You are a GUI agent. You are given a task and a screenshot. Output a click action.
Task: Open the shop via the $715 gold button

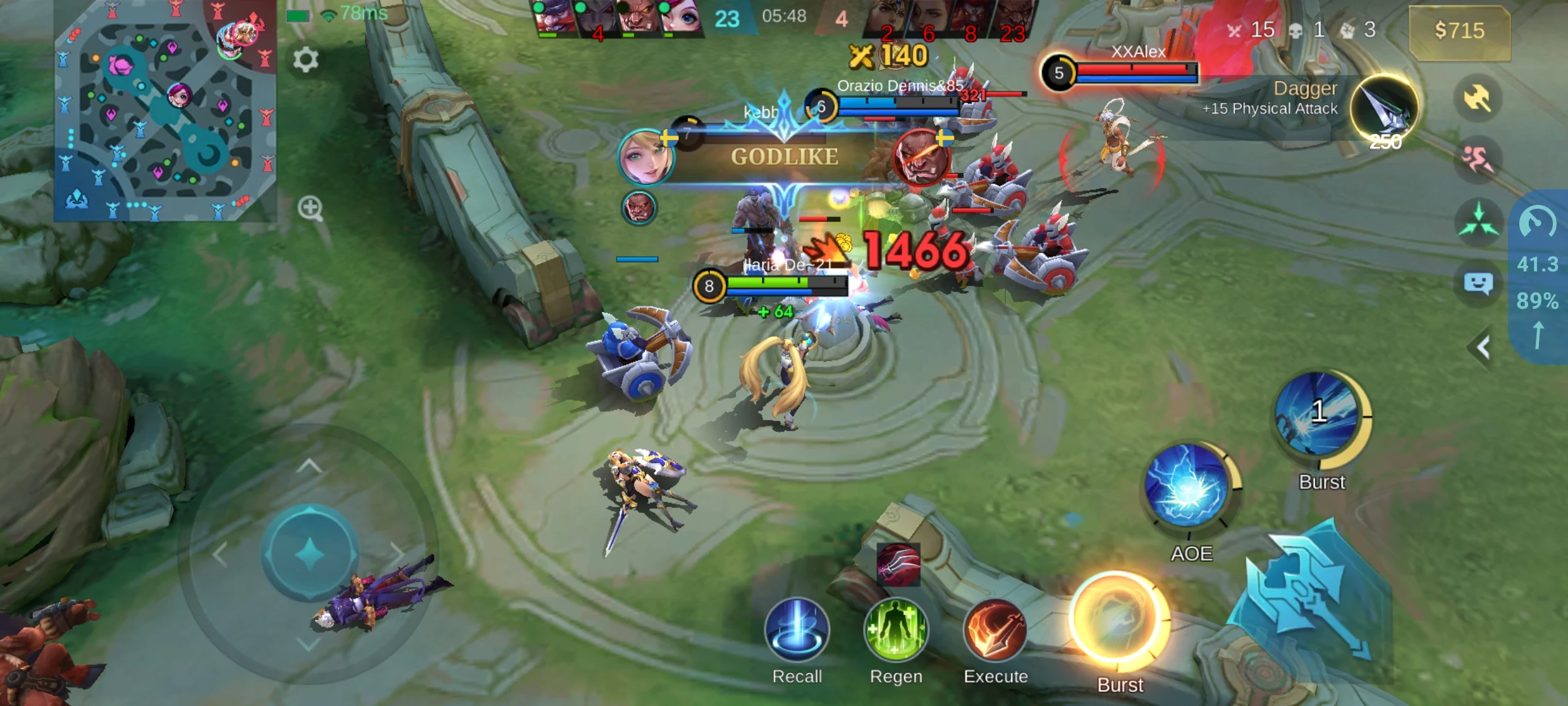click(1459, 30)
